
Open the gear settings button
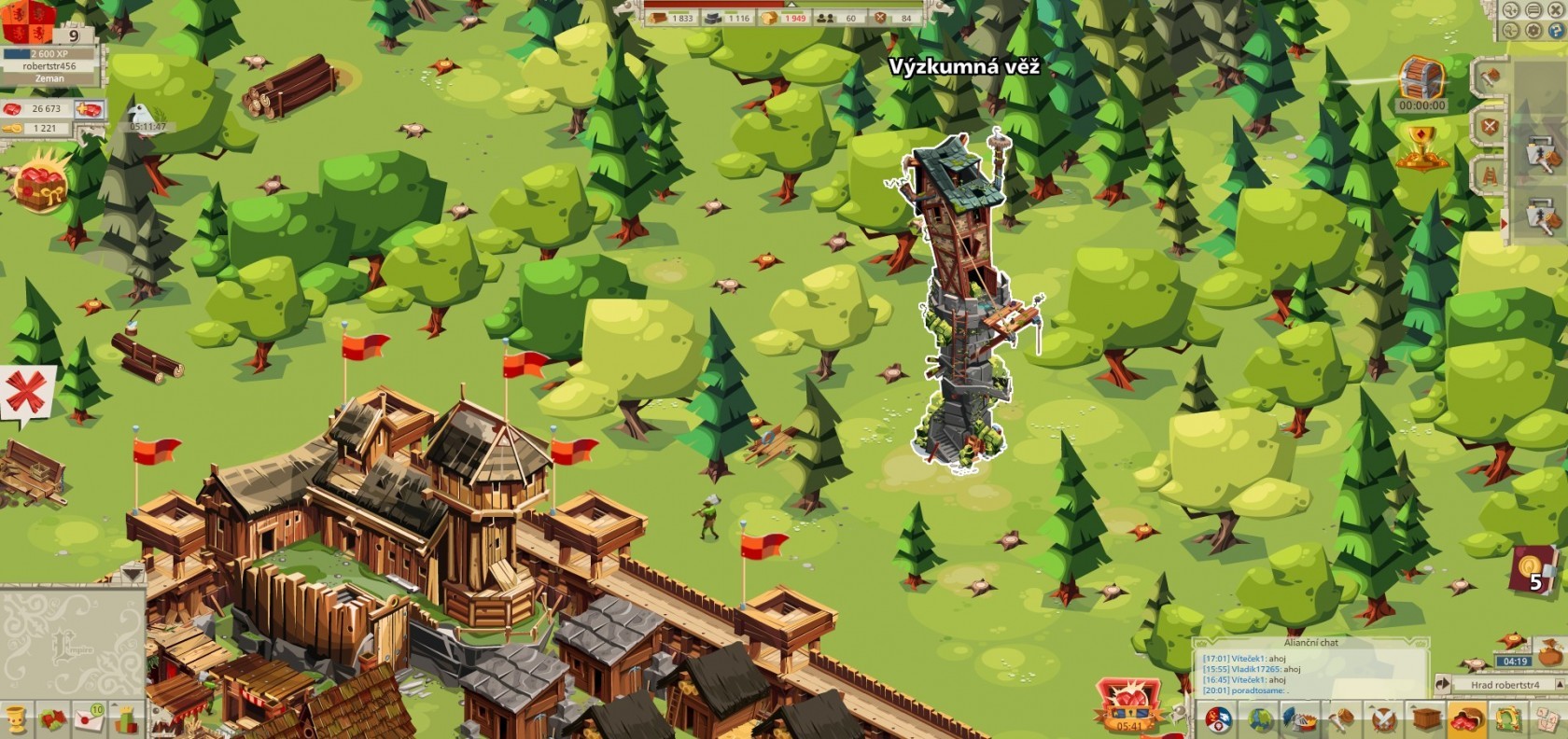coord(1533,31)
